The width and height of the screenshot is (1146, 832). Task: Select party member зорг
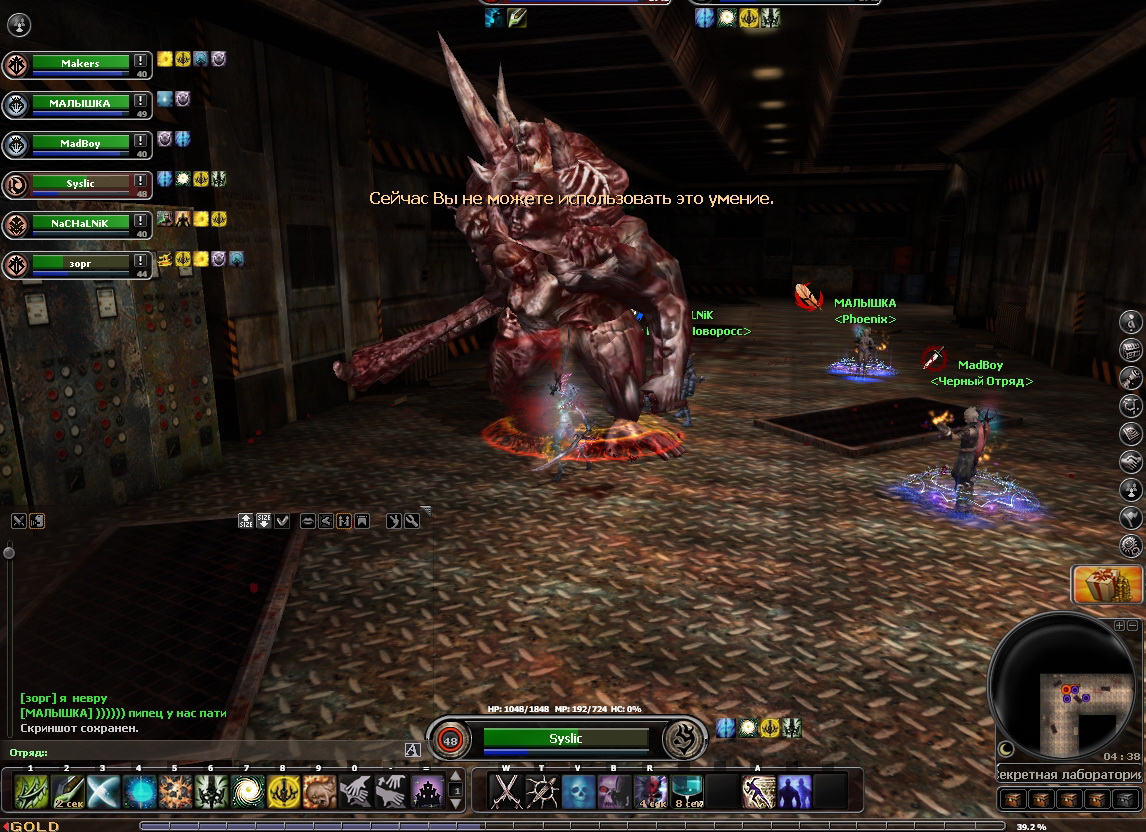tap(80, 263)
